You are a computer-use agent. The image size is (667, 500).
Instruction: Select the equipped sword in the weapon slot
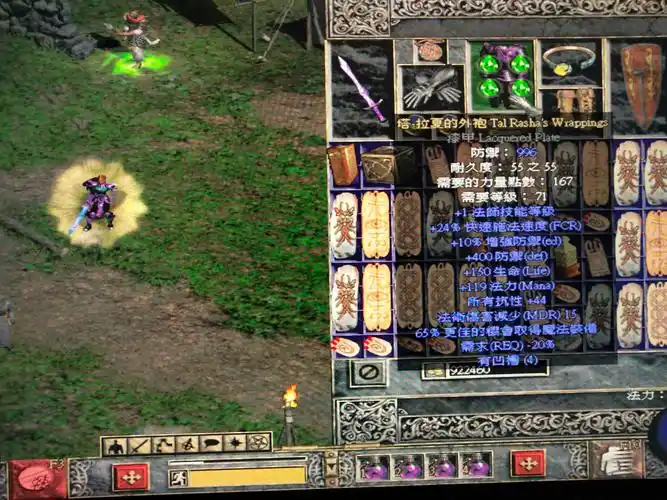coord(361,87)
